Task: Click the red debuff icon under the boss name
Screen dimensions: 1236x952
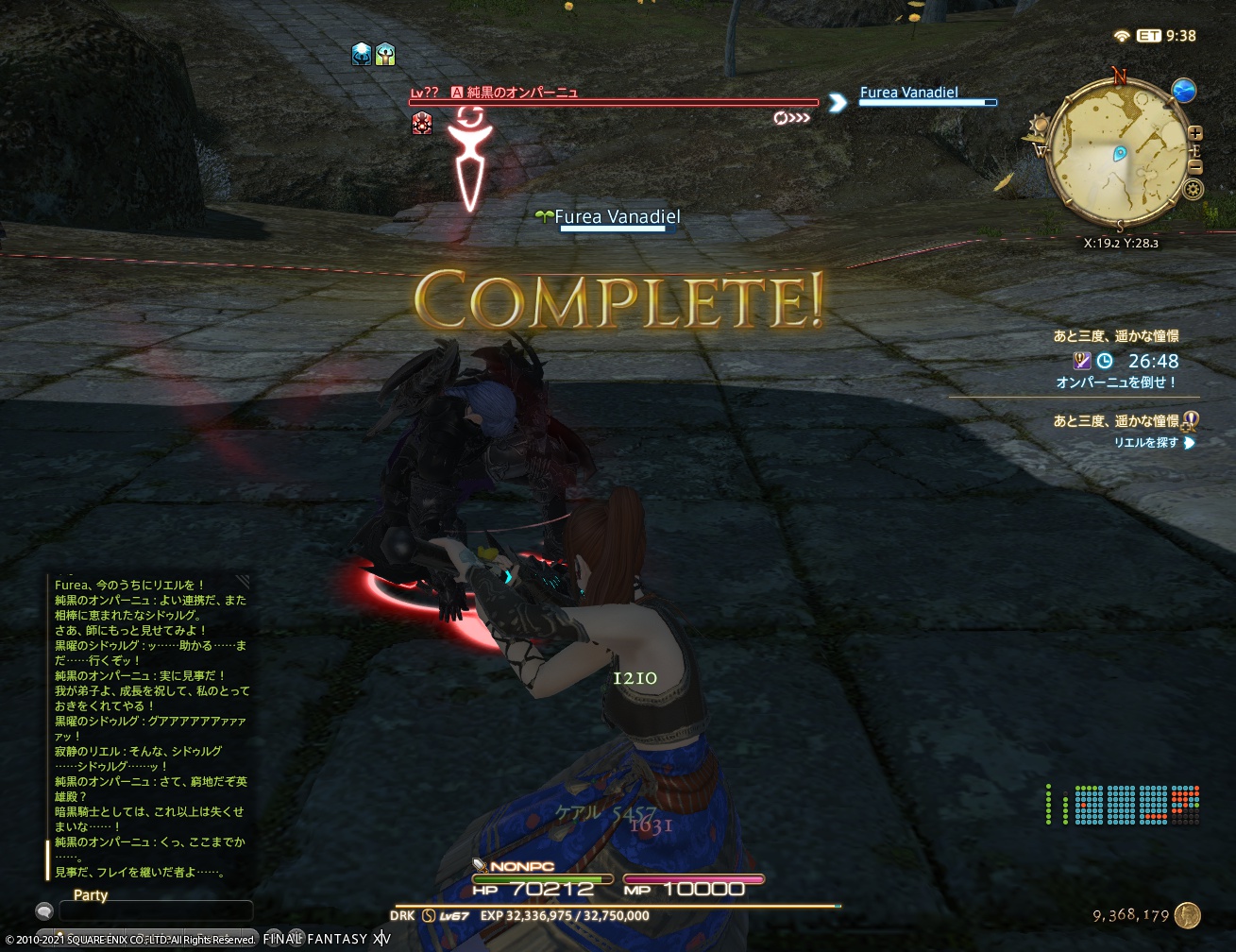Action: point(422,124)
